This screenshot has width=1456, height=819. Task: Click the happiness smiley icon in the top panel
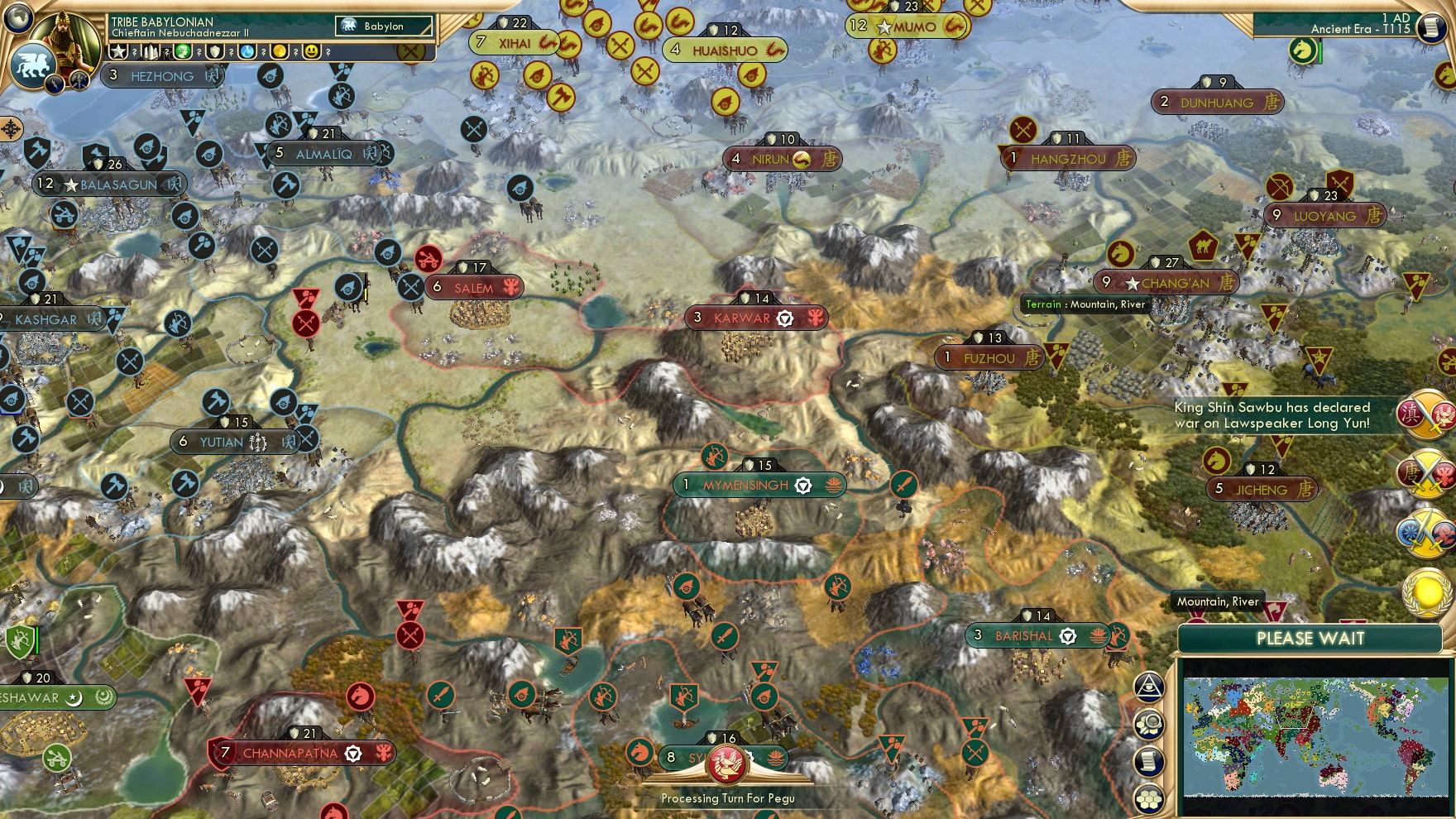pyautogui.click(x=312, y=51)
